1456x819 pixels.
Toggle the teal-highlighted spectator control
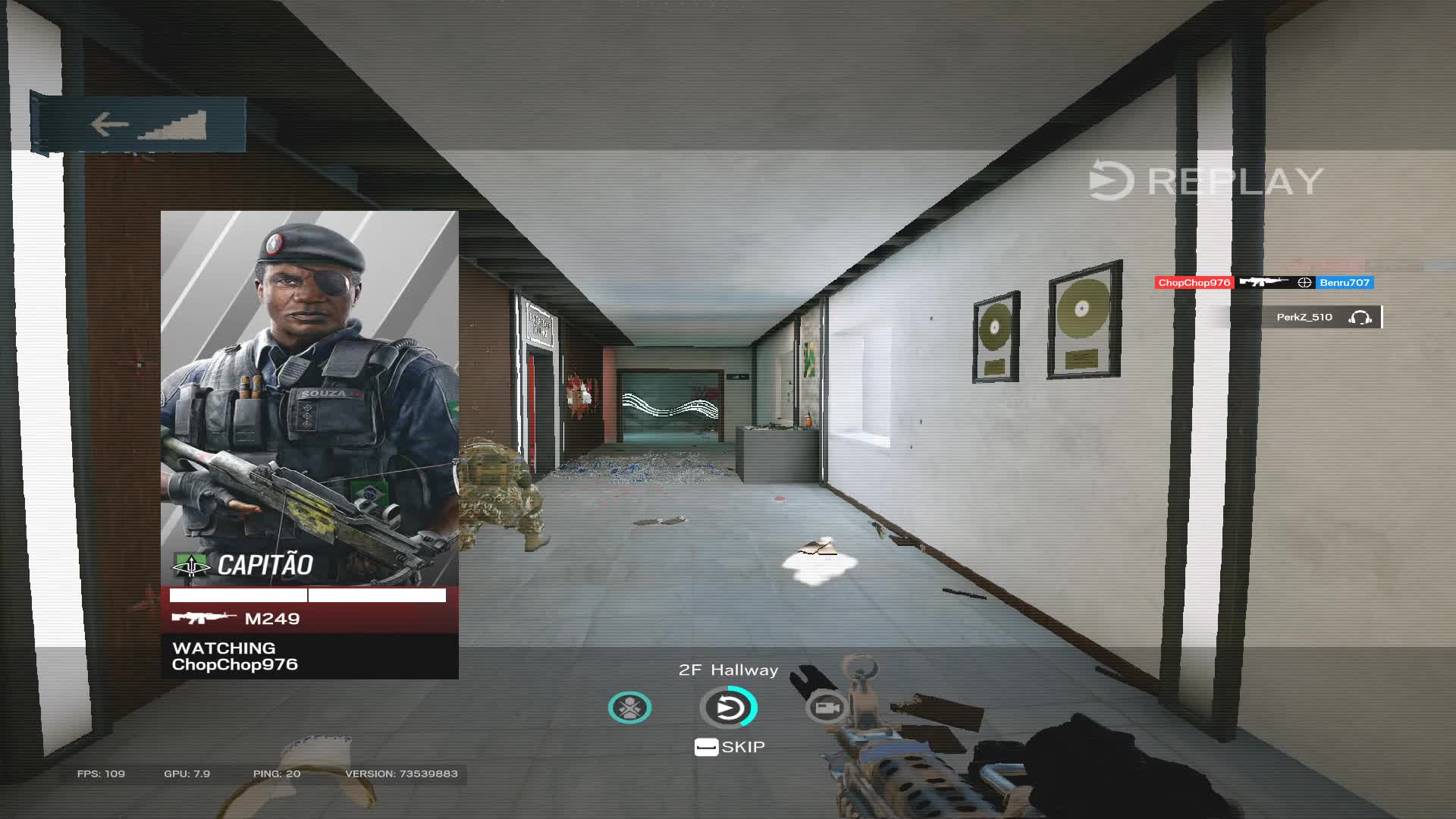pos(629,707)
